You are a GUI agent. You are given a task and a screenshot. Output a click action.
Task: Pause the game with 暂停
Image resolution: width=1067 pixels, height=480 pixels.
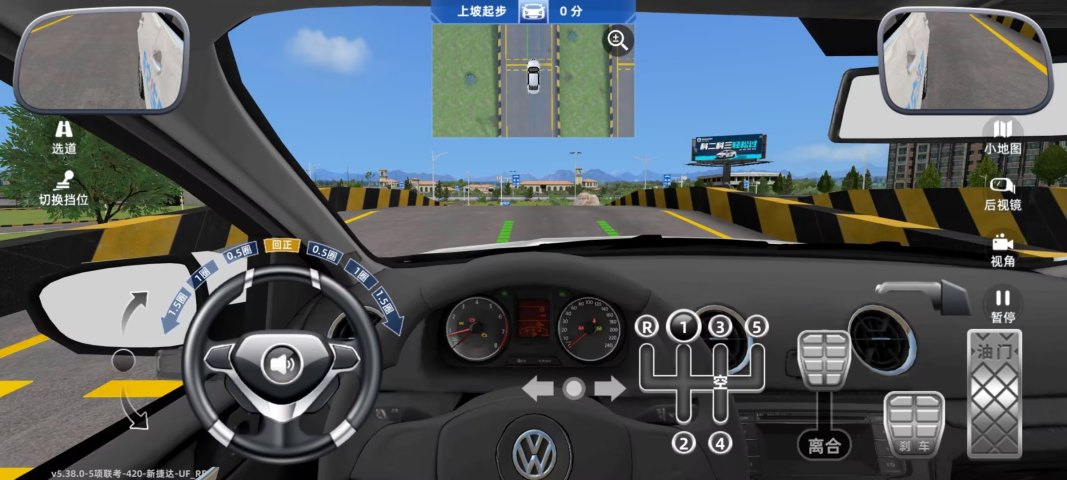point(1002,305)
